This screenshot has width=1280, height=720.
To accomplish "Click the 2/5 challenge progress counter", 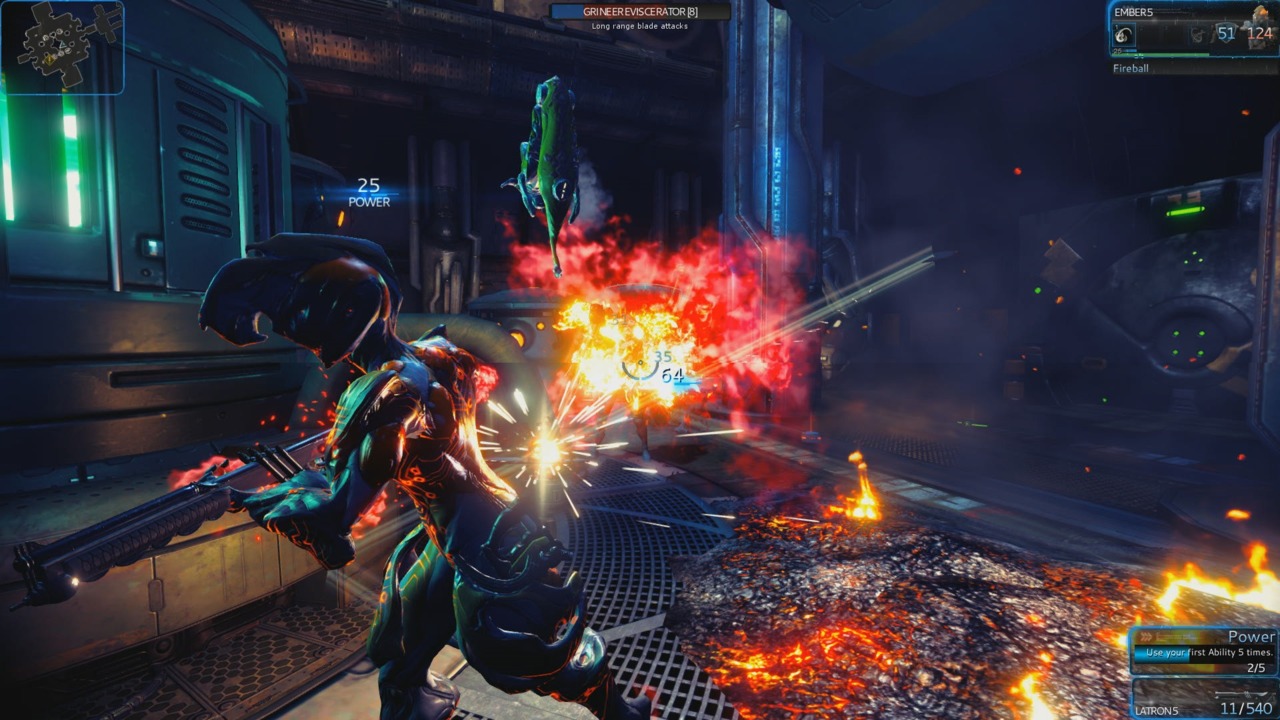I will click(x=1256, y=667).
